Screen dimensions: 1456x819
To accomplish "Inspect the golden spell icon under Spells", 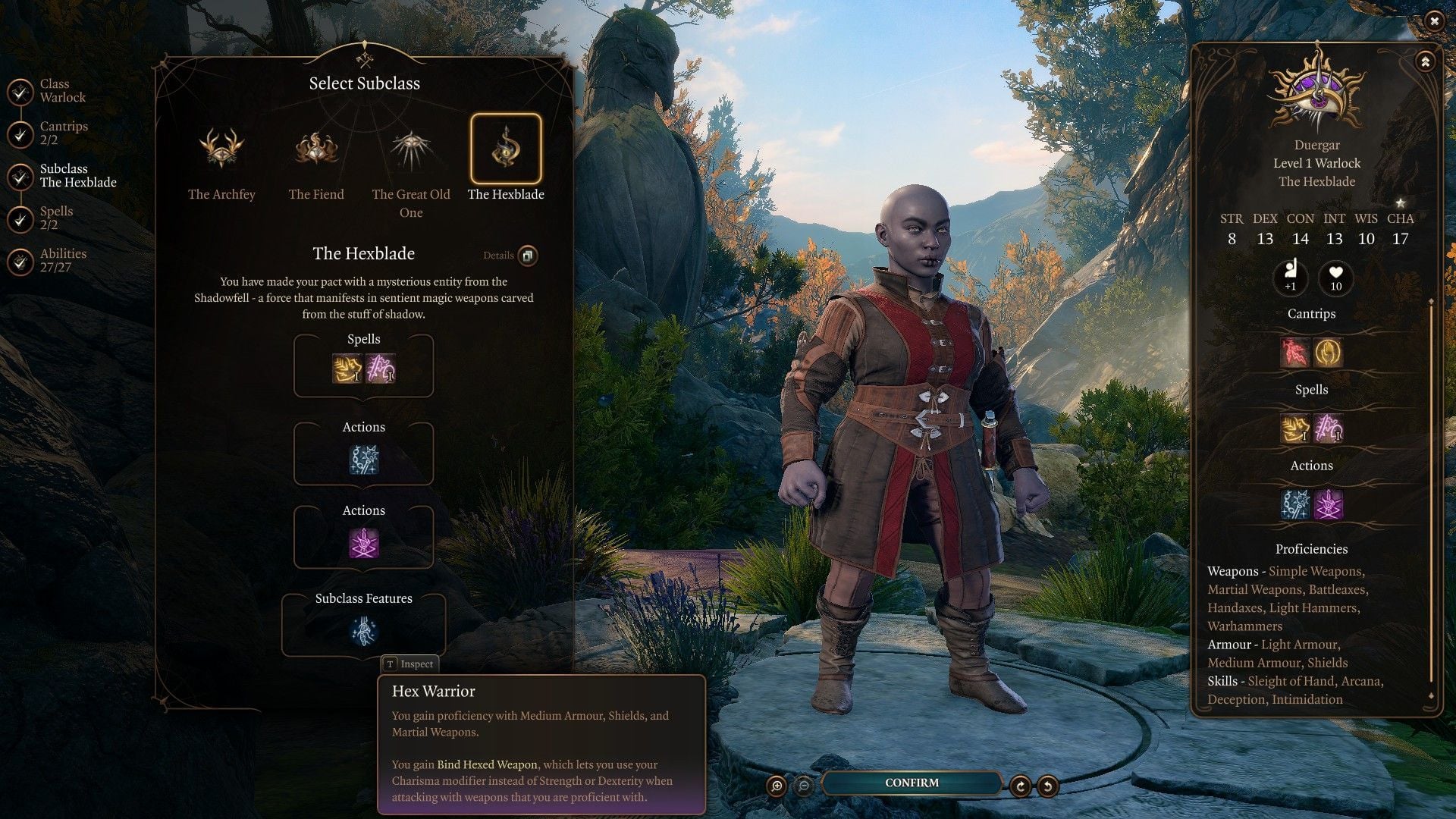I will point(347,369).
